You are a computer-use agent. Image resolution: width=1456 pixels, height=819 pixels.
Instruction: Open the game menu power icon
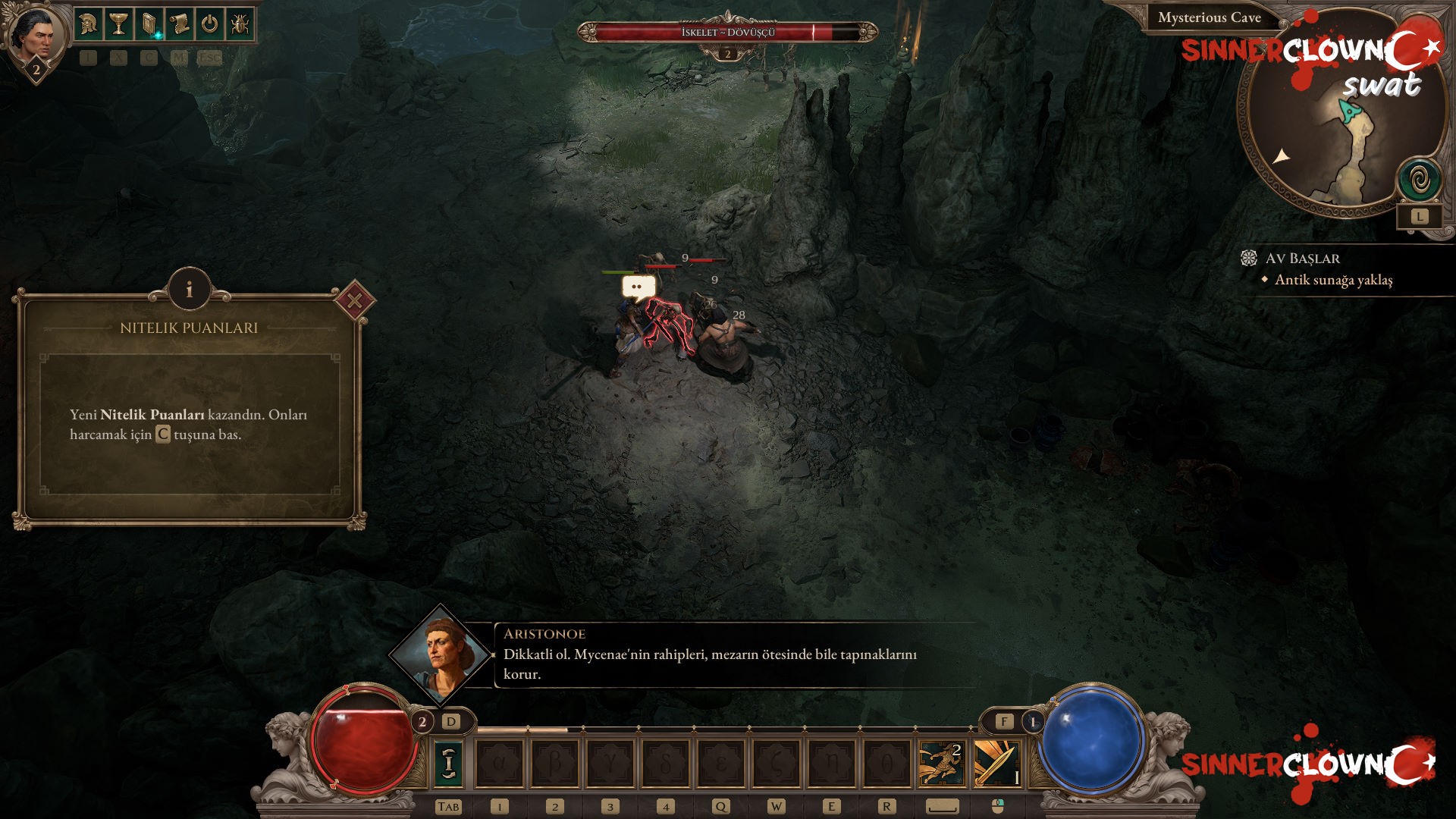tap(210, 24)
